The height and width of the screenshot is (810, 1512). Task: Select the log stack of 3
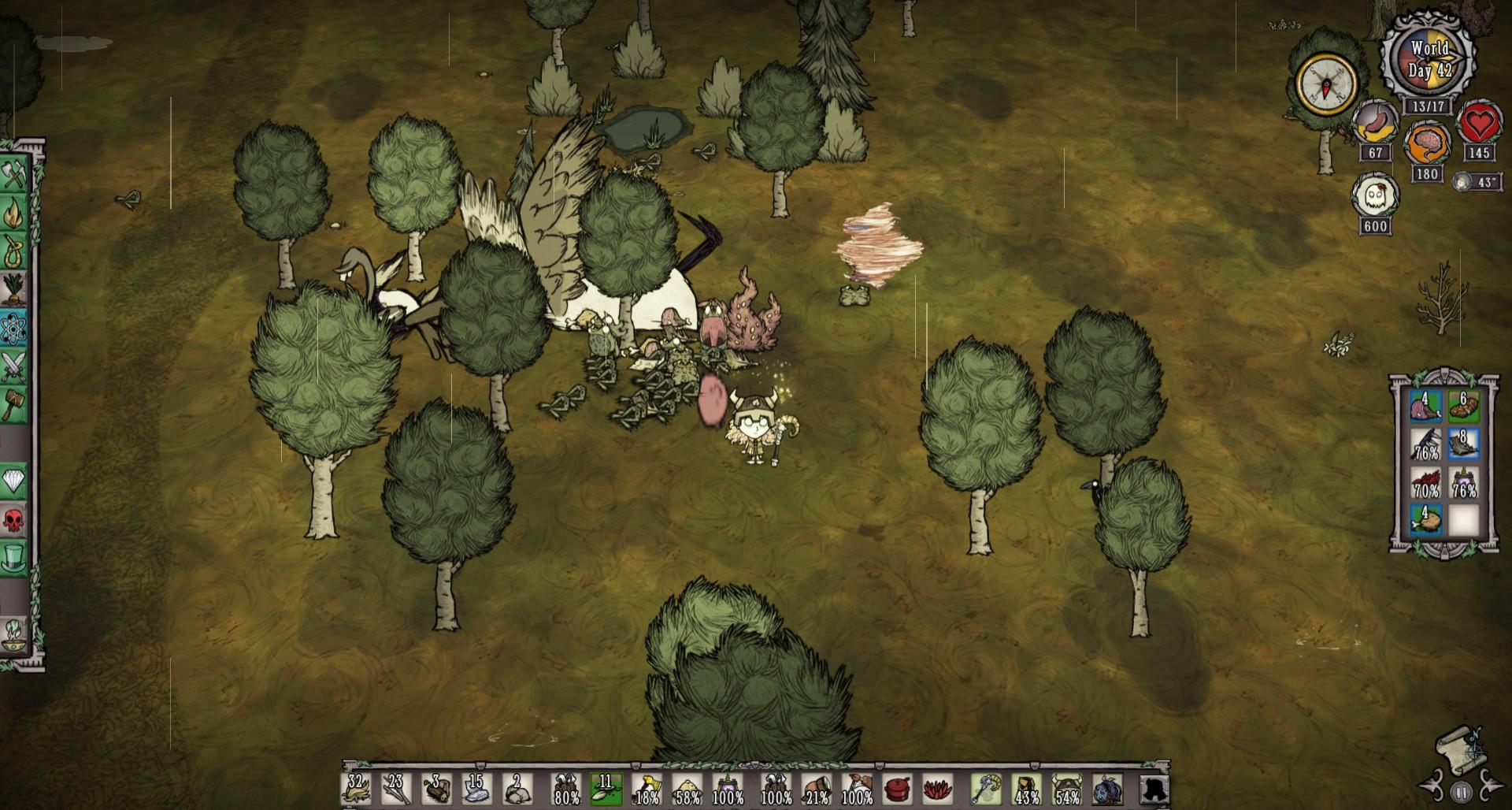coord(437,789)
